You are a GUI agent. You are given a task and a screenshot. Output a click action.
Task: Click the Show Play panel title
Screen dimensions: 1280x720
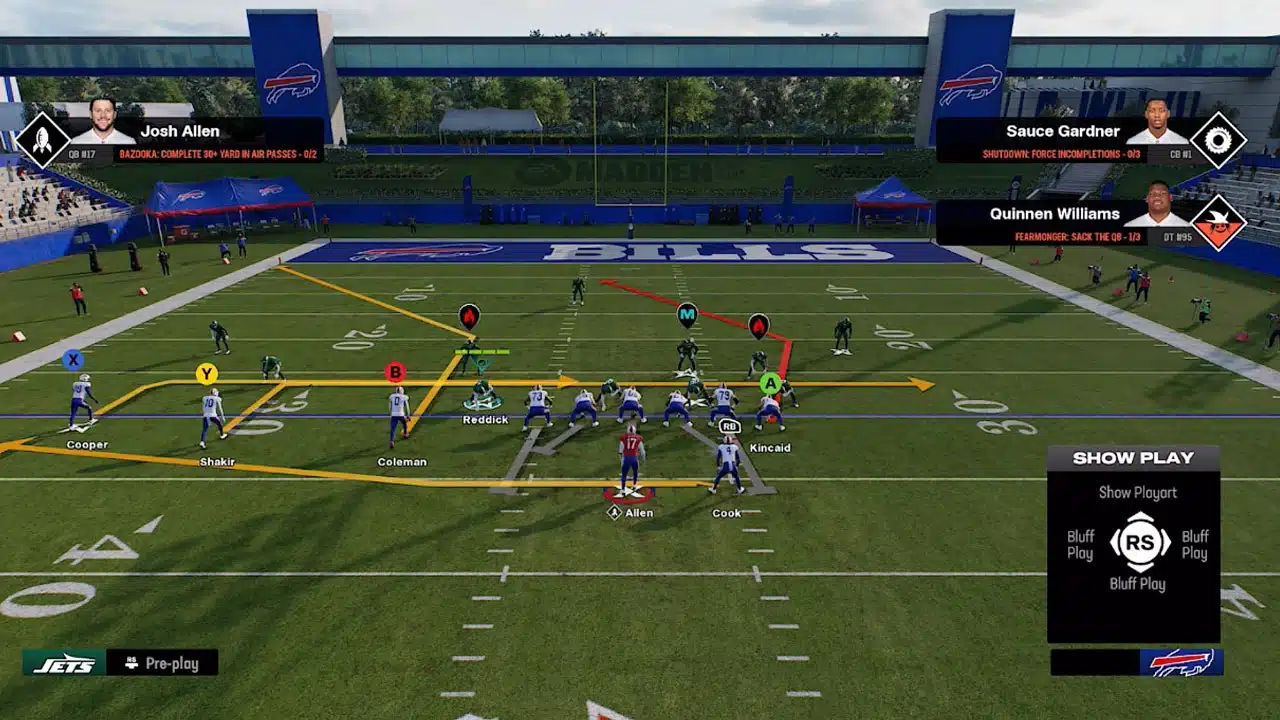[1134, 457]
